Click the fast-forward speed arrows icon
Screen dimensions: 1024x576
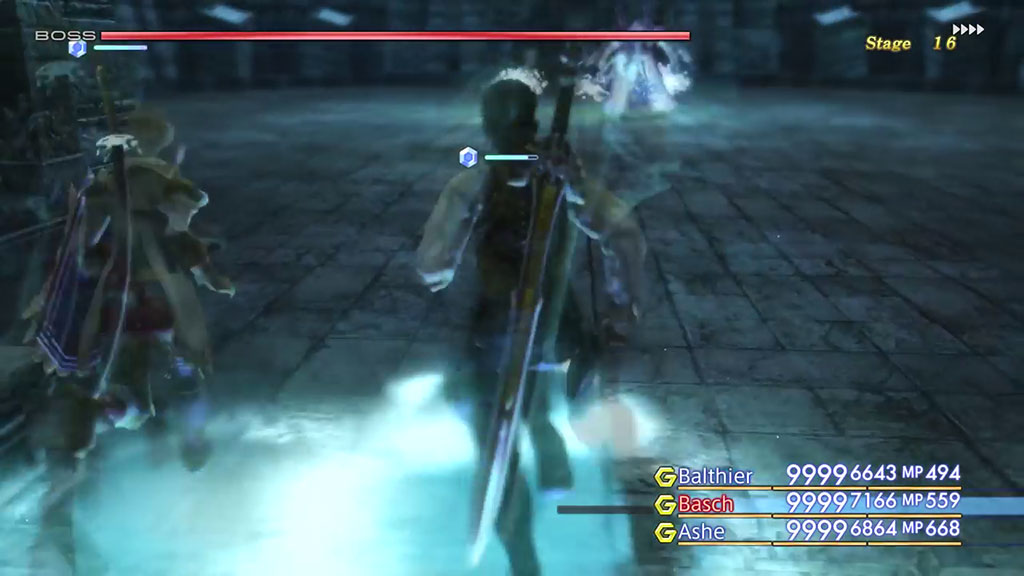tap(968, 30)
